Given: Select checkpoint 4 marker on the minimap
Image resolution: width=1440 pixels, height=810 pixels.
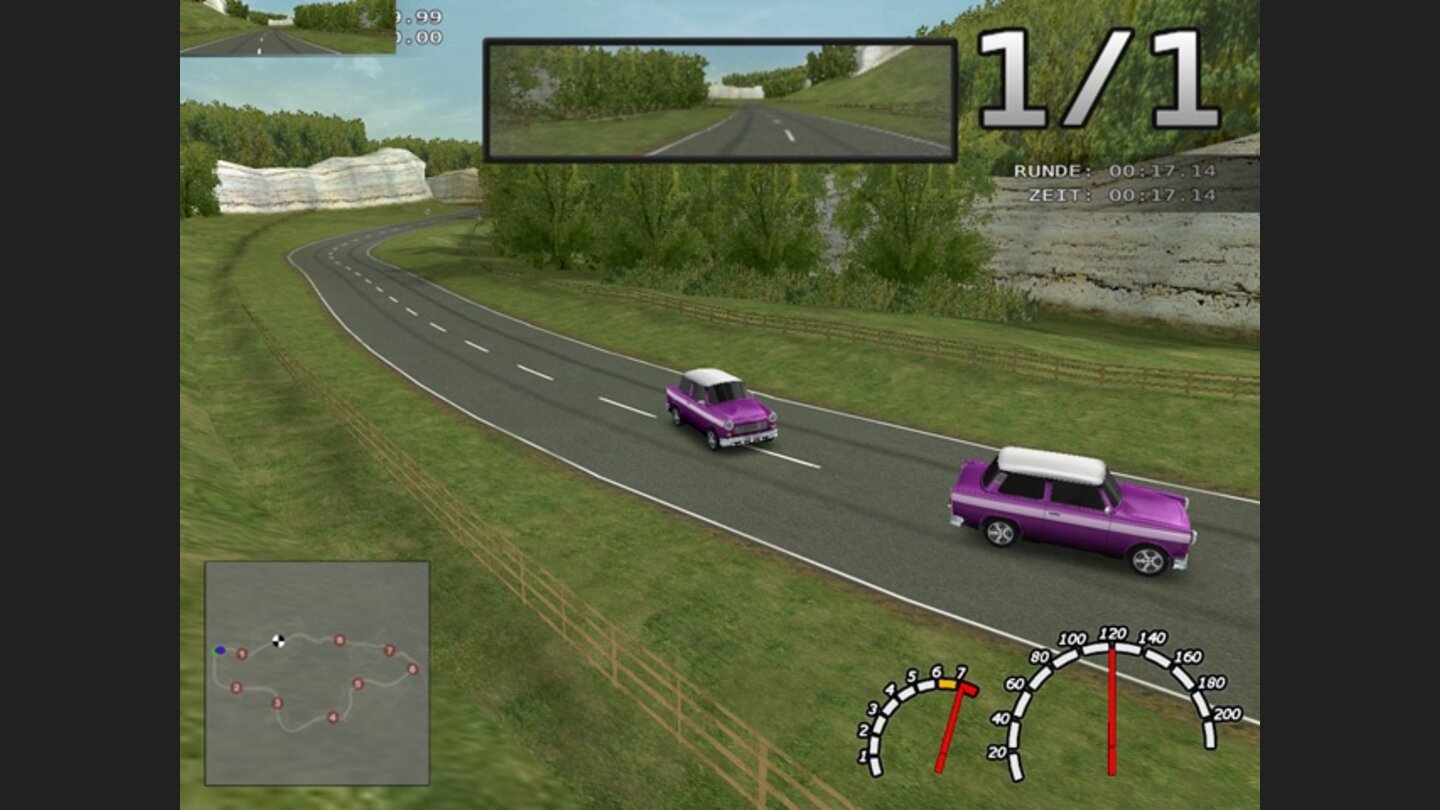Looking at the screenshot, I should [333, 717].
